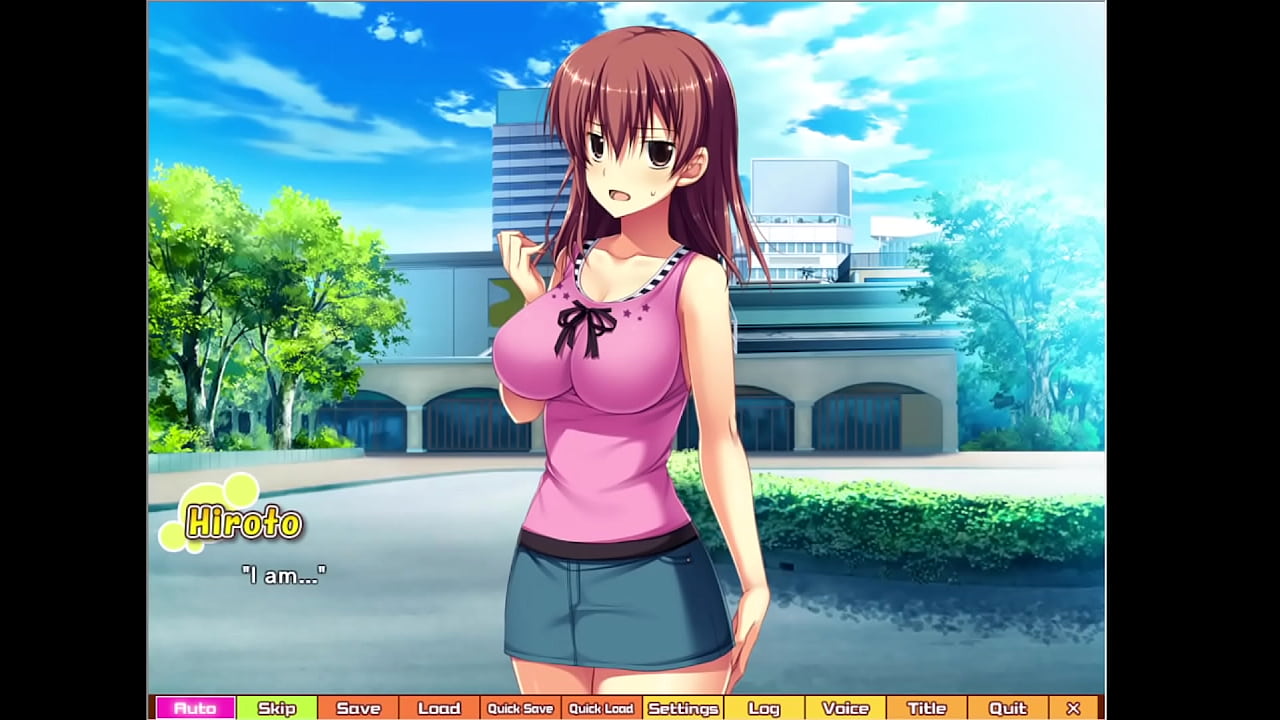Return to the Title screen
Viewport: 1280px width, 720px height.
(926, 708)
